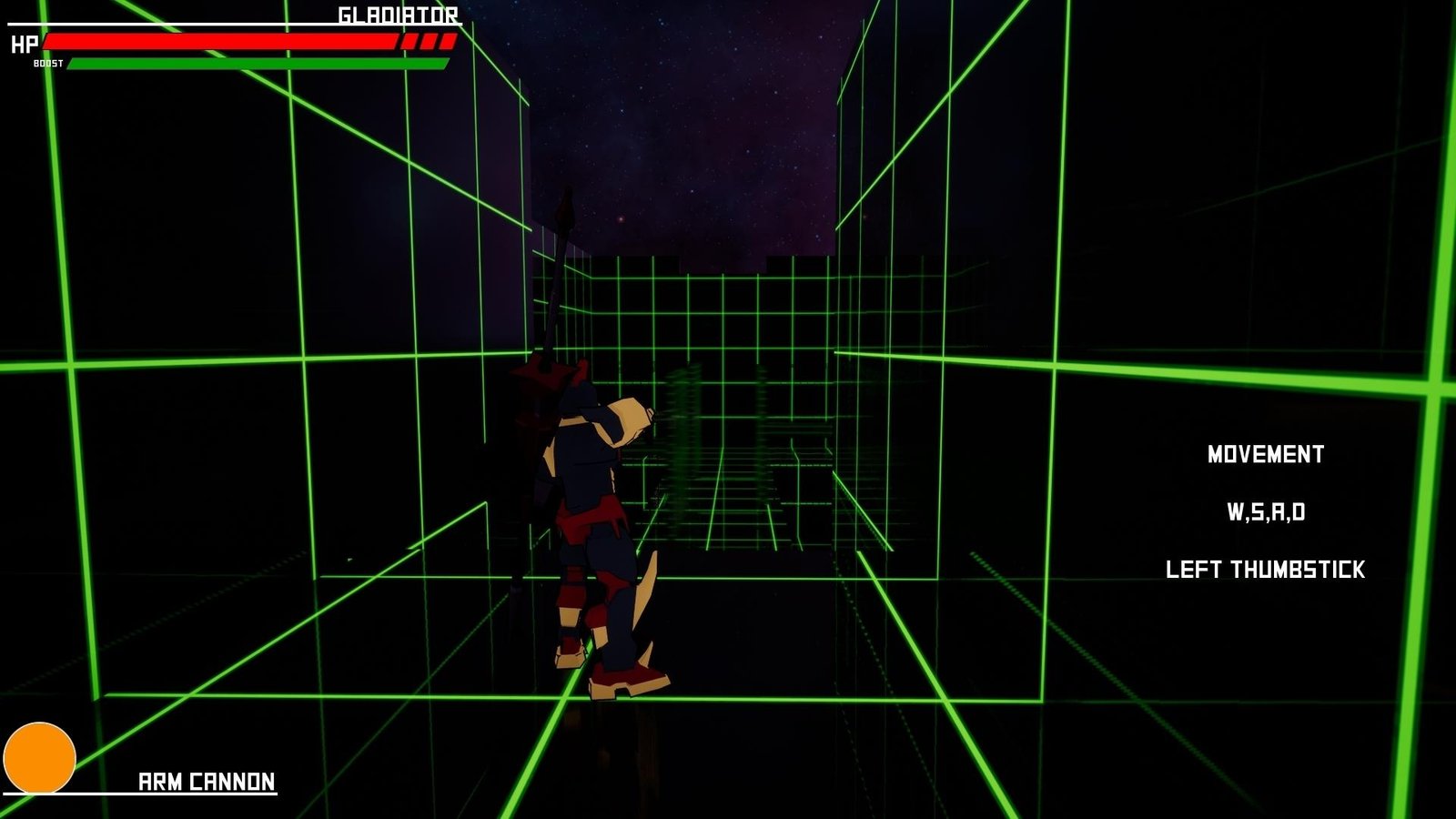Select the orange Arm Cannon weapon icon

(x=39, y=757)
